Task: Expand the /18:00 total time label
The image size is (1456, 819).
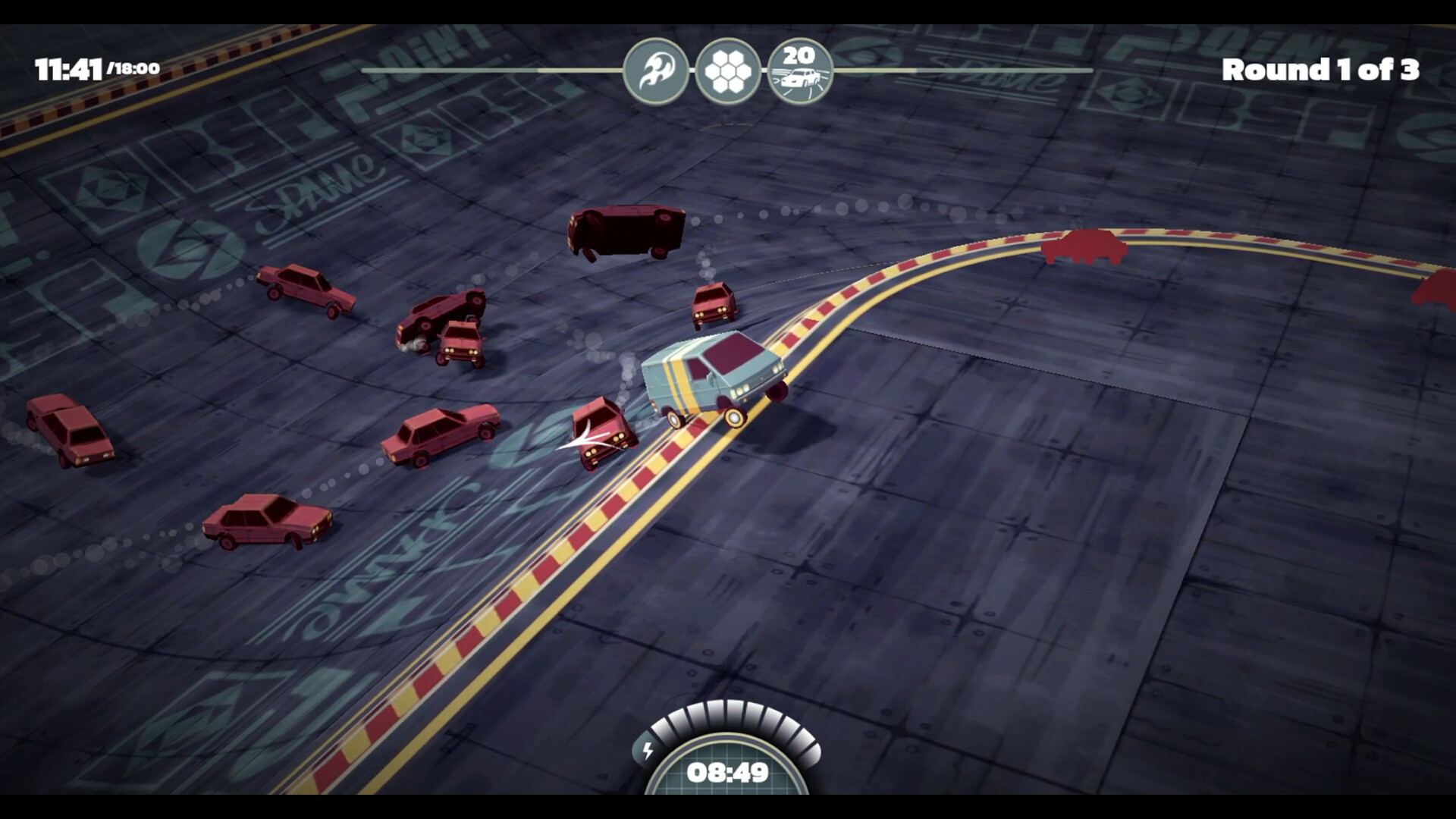Action: 134,68
